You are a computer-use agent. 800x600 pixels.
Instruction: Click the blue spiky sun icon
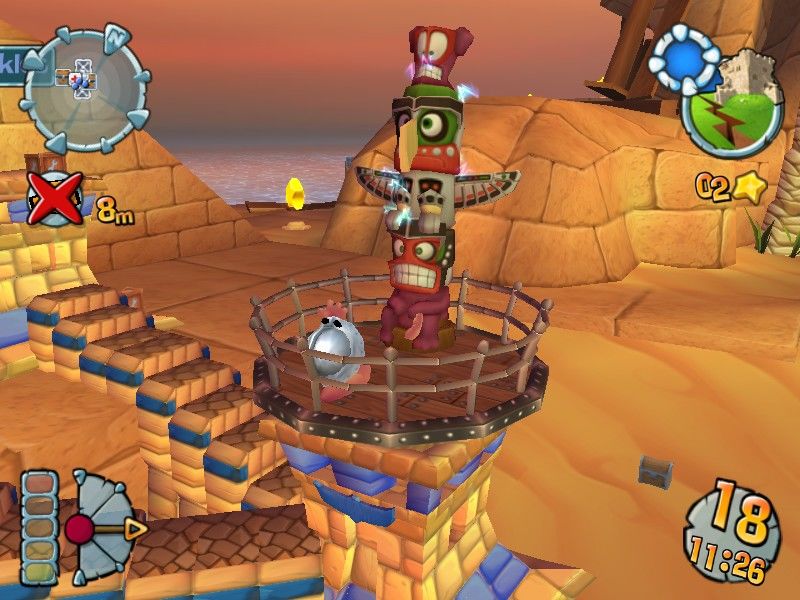coord(684,58)
